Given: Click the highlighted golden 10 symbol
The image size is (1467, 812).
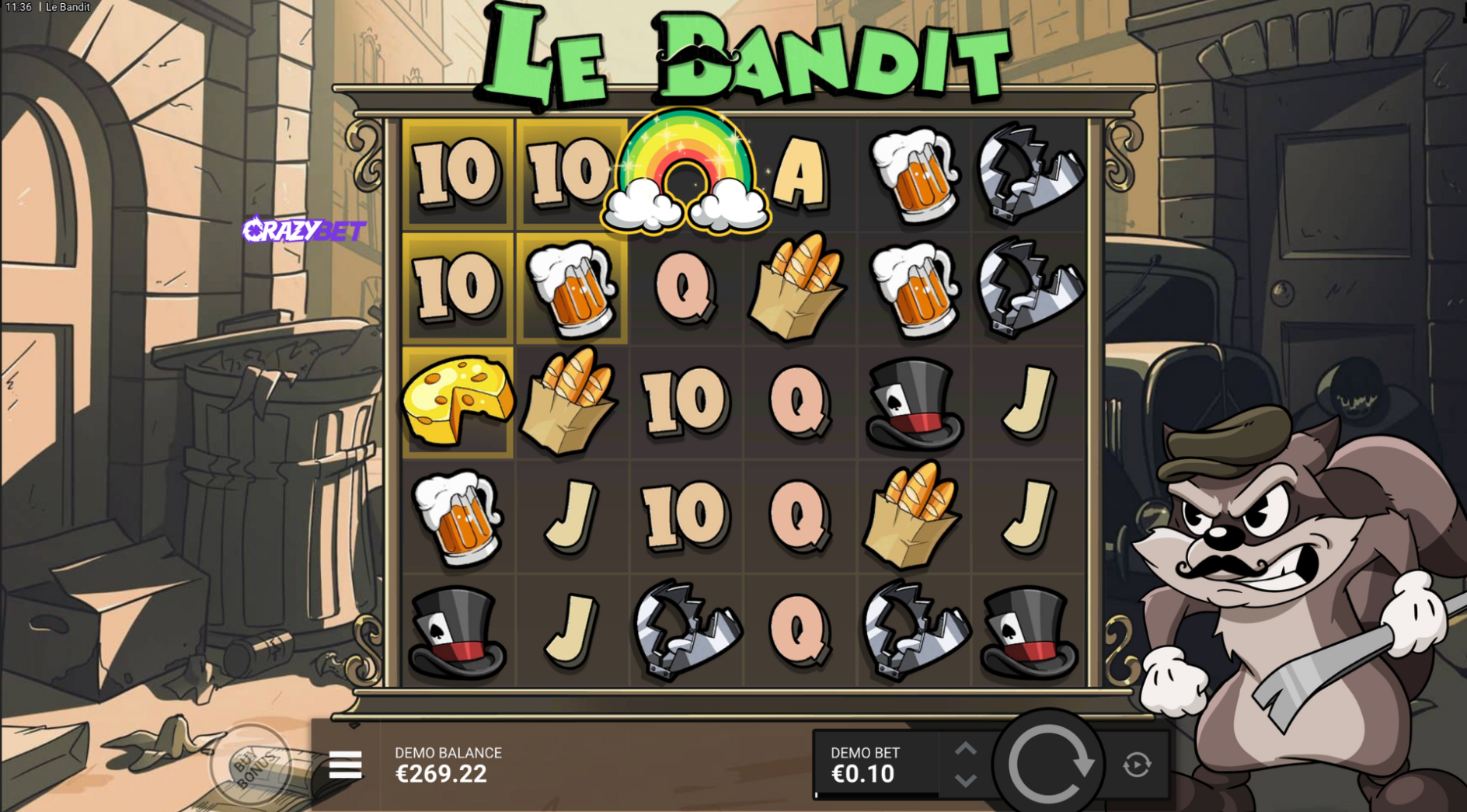Looking at the screenshot, I should click(458, 173).
